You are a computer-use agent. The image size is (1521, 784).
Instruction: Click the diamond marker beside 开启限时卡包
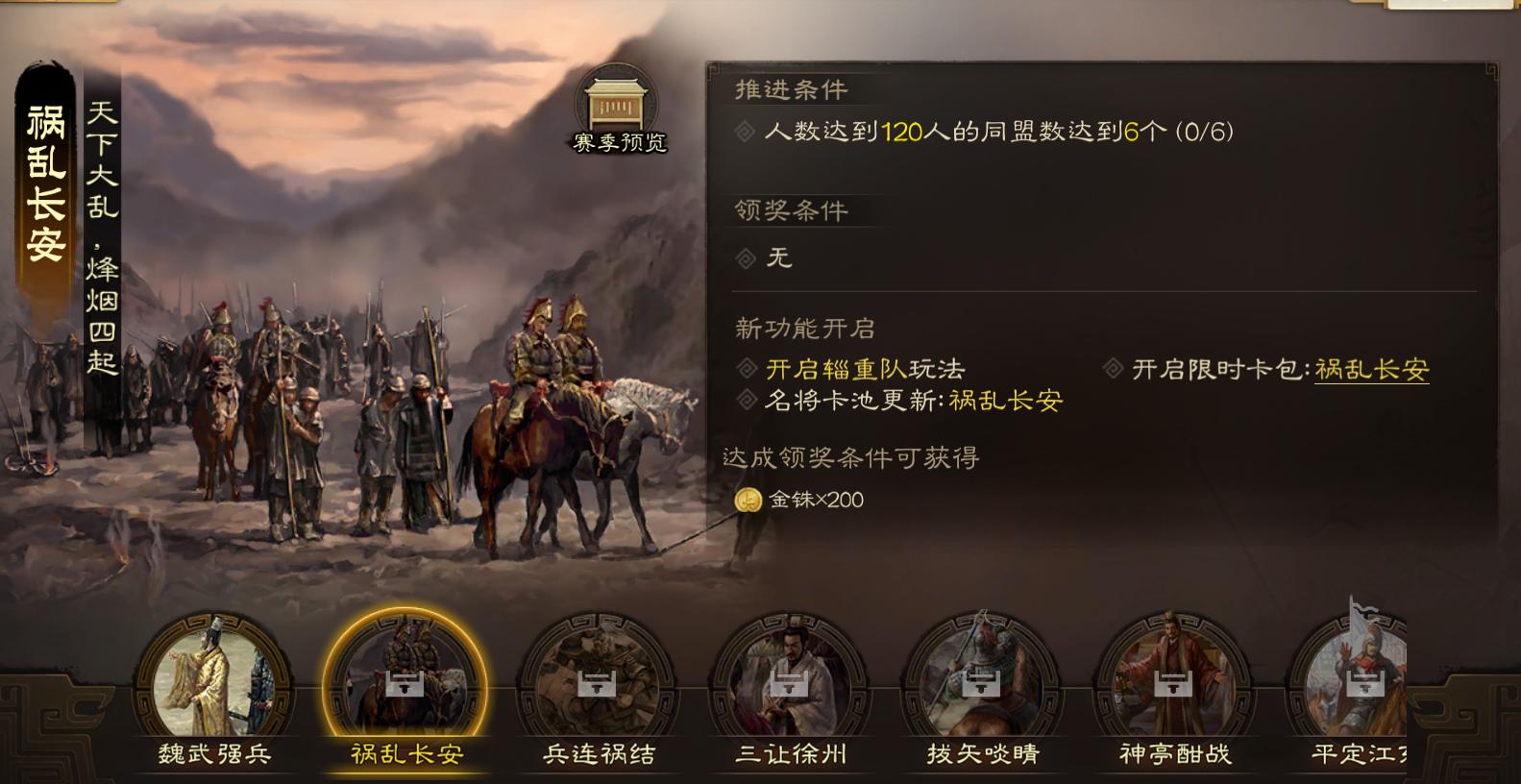pyautogui.click(x=1113, y=366)
